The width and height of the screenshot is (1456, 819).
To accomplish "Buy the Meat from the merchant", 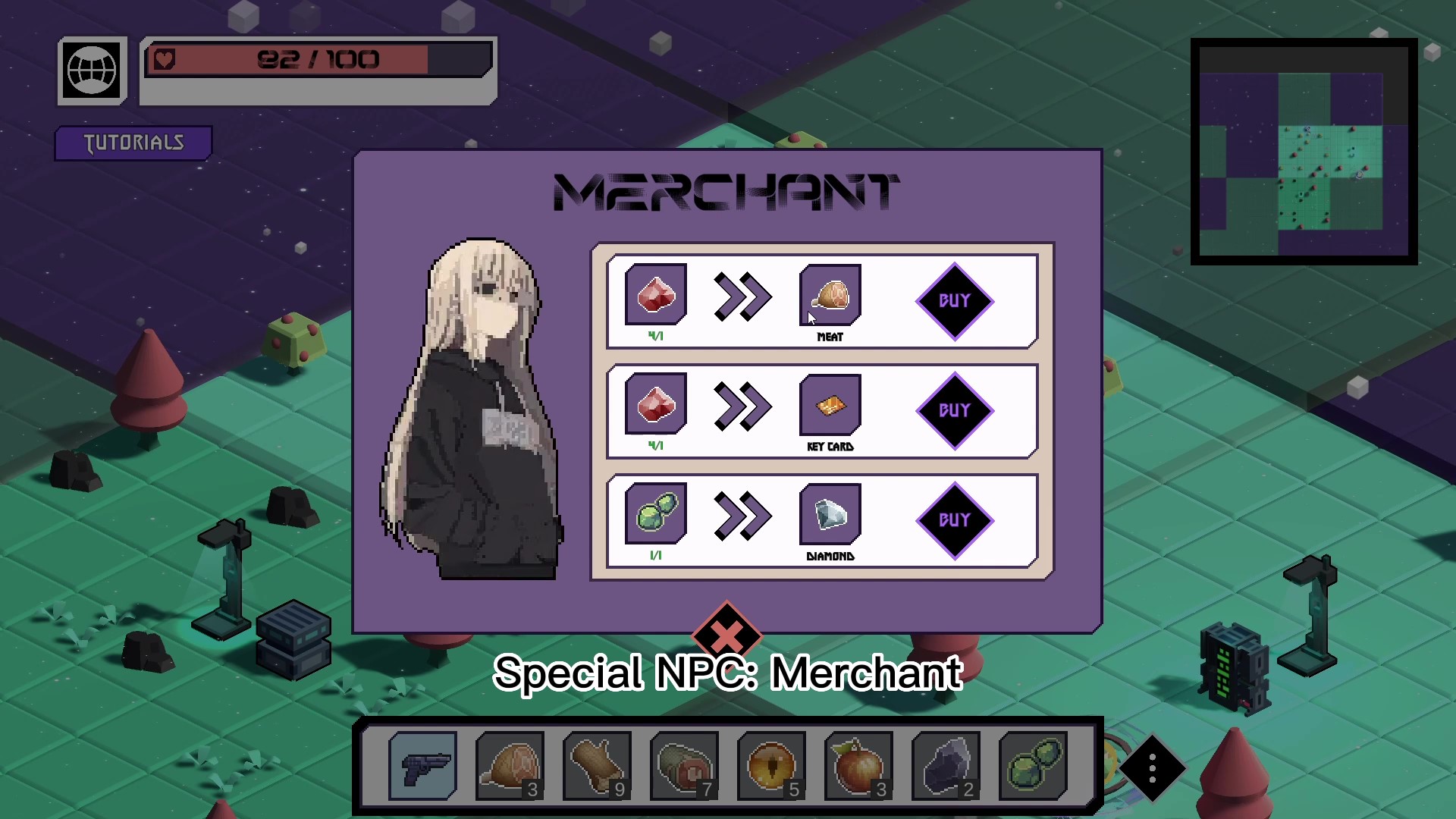I will coord(955,301).
